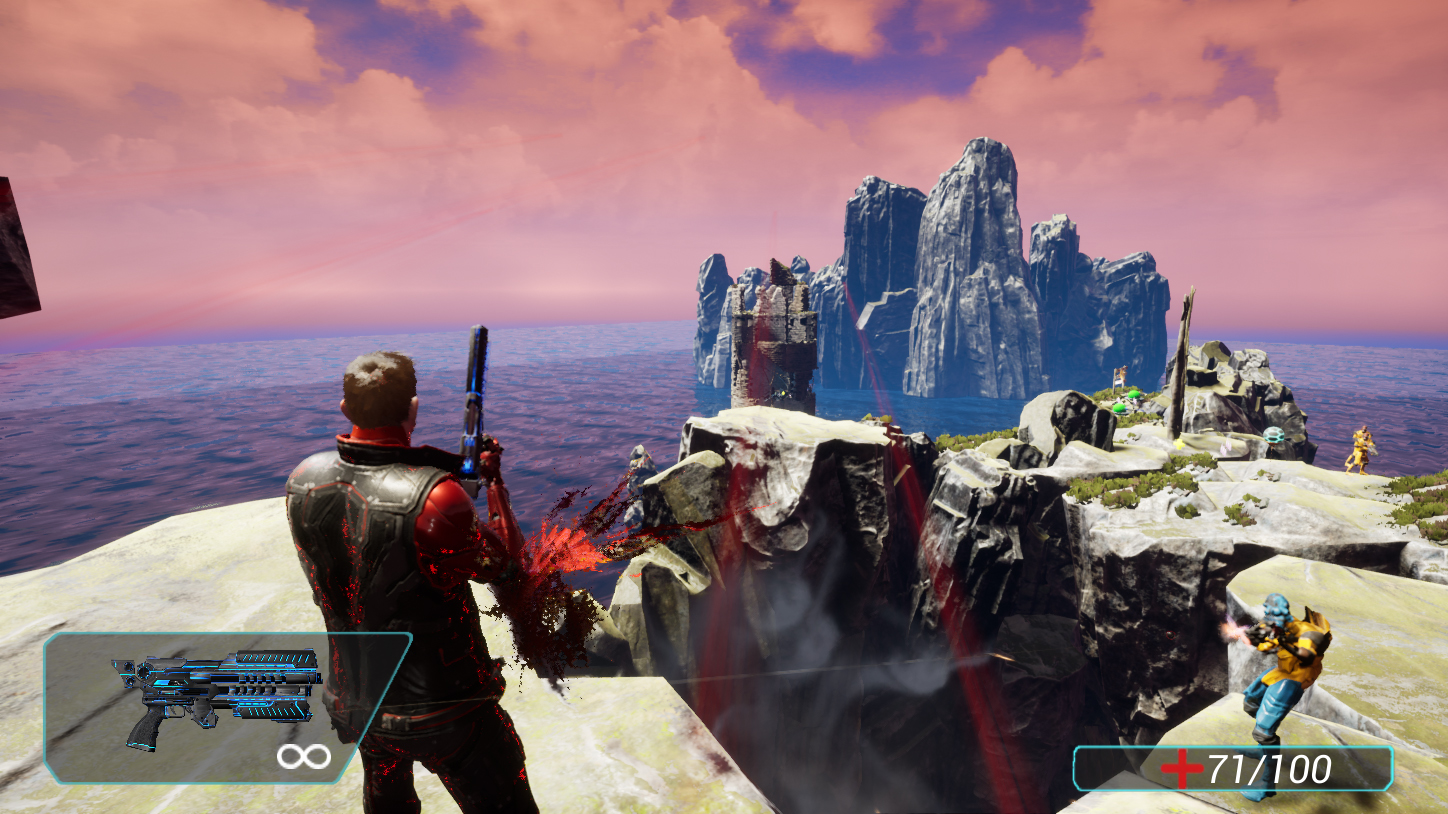This screenshot has width=1448, height=814.
Task: Click the yellow plus pickup on the rocks
Action: point(1179,444)
